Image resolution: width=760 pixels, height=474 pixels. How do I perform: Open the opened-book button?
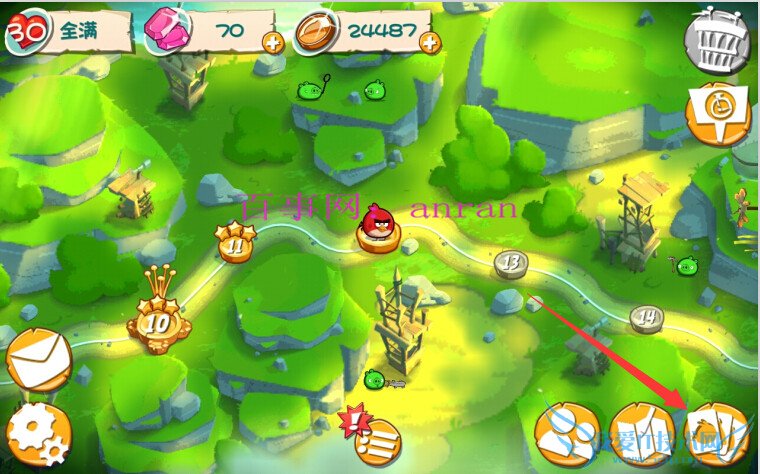[639, 434]
